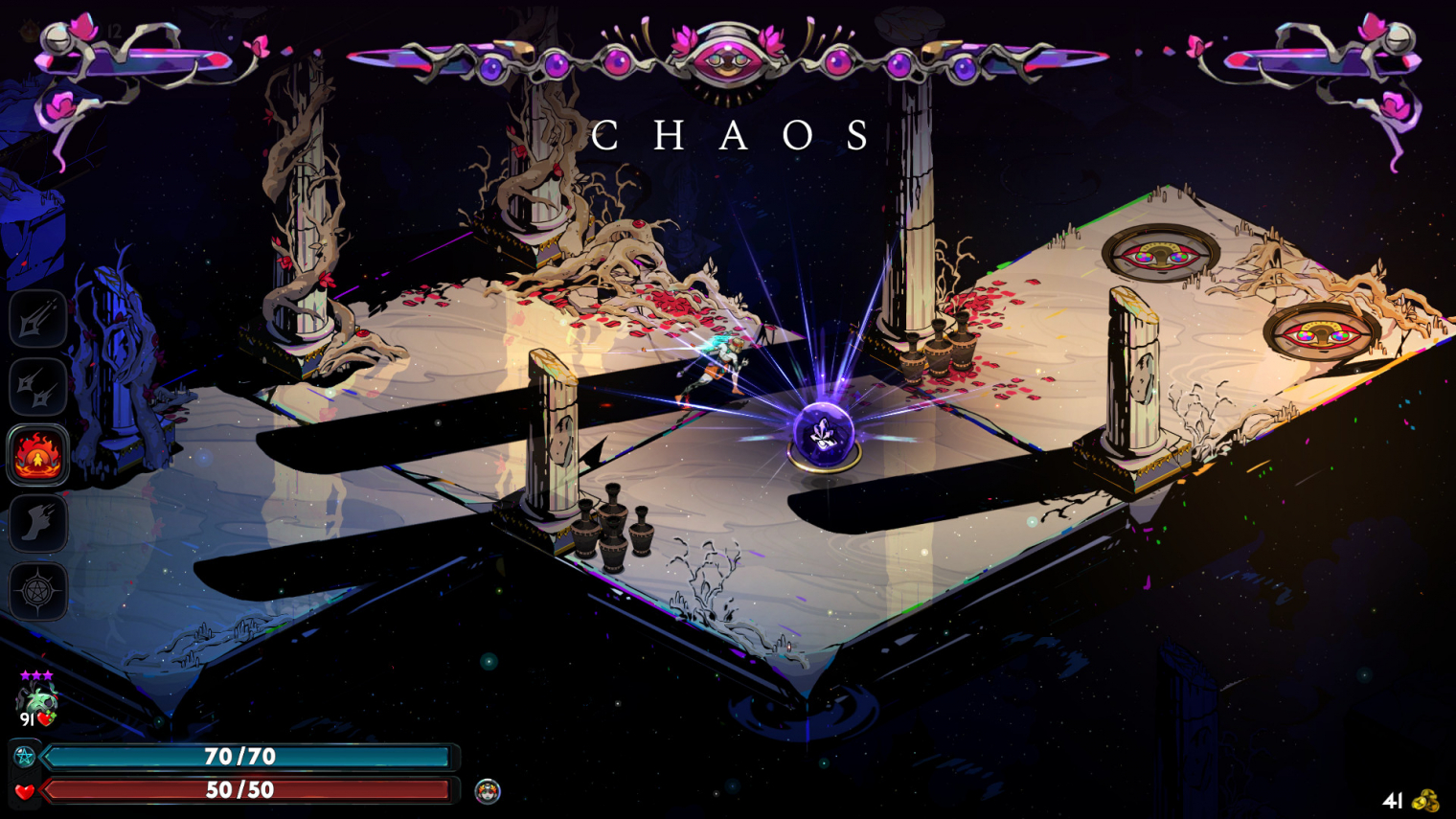Select the winged foot Sprint boon slot

pos(37,523)
